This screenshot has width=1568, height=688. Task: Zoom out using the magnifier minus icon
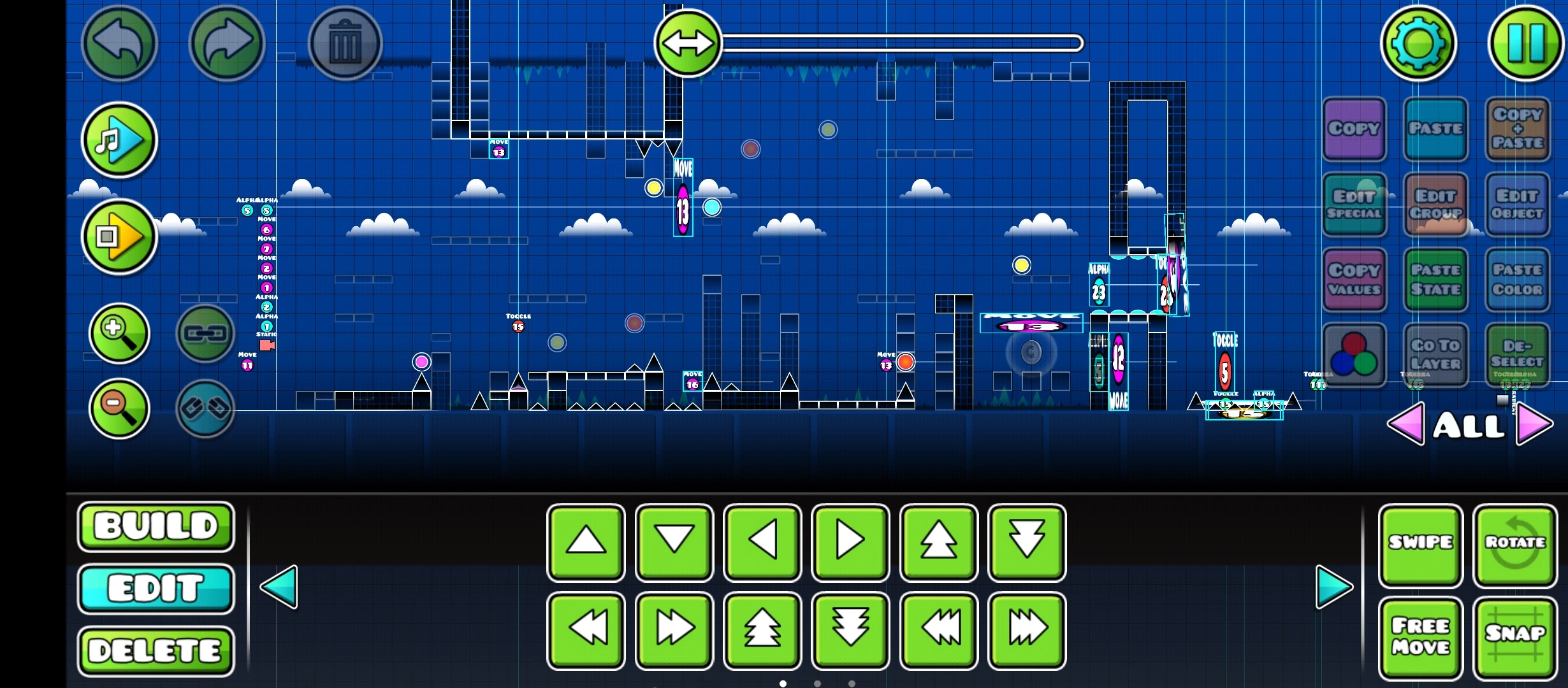119,408
